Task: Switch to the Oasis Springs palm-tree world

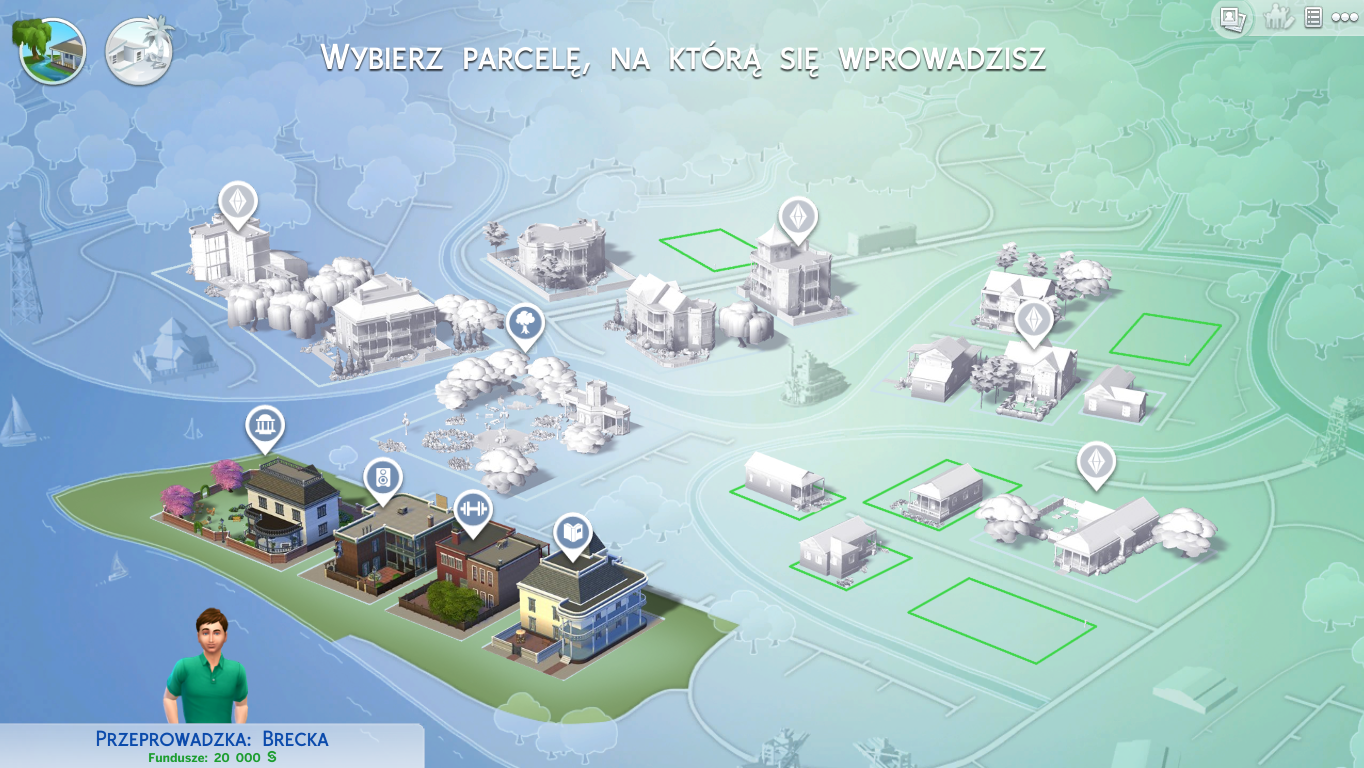Action: click(x=139, y=50)
